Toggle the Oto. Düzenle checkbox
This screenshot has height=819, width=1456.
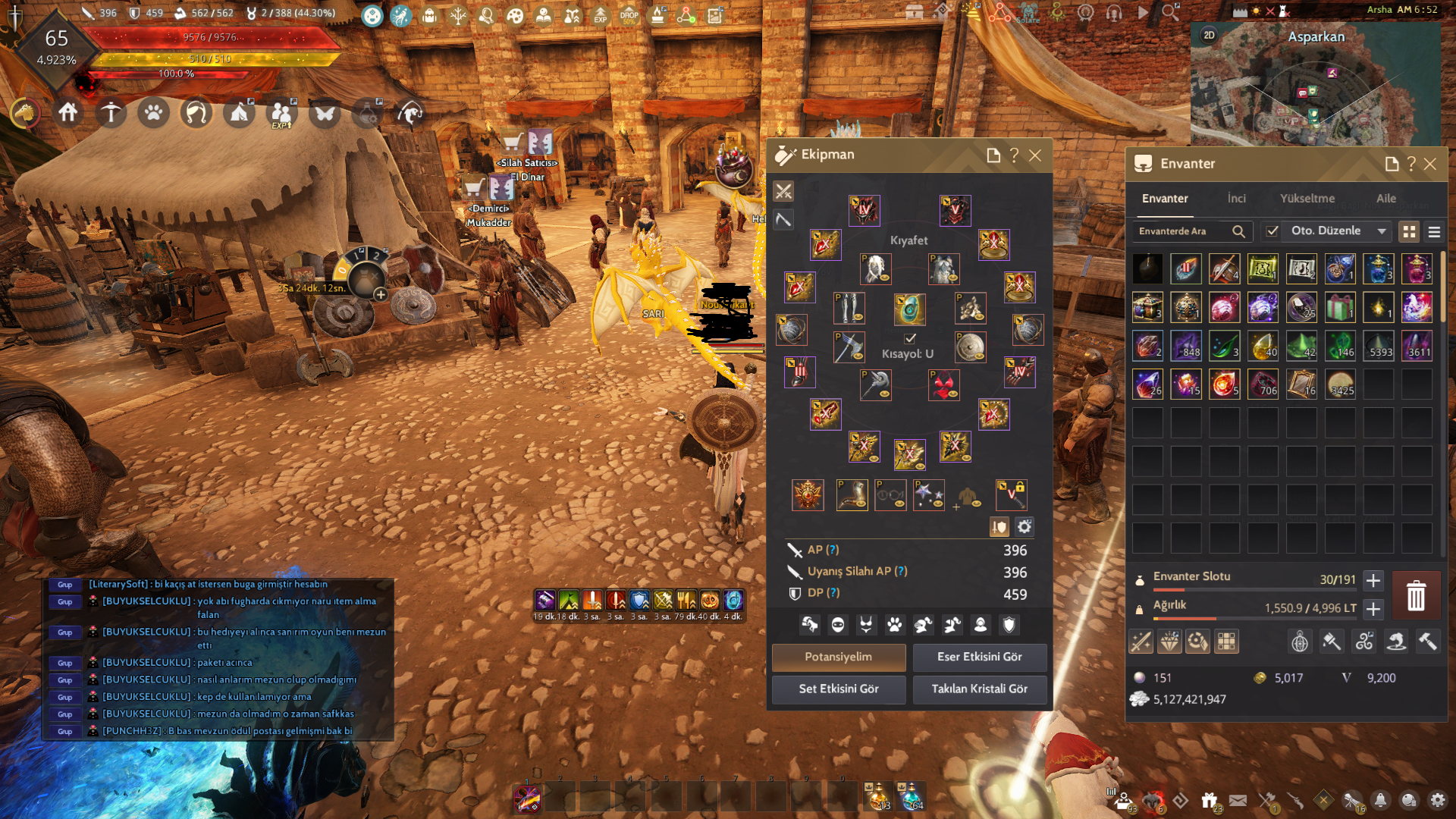point(1272,231)
